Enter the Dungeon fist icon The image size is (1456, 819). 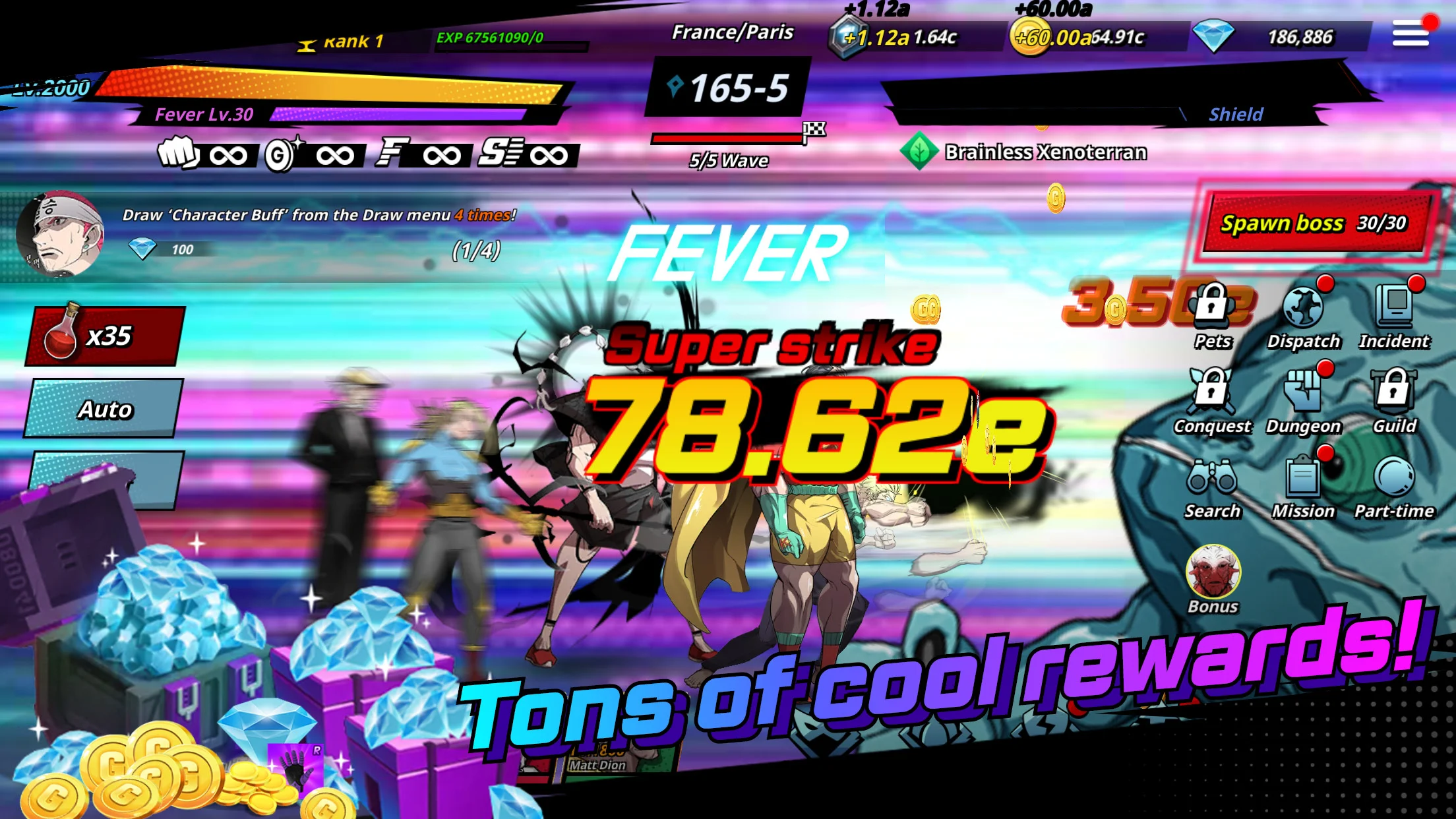[1303, 400]
